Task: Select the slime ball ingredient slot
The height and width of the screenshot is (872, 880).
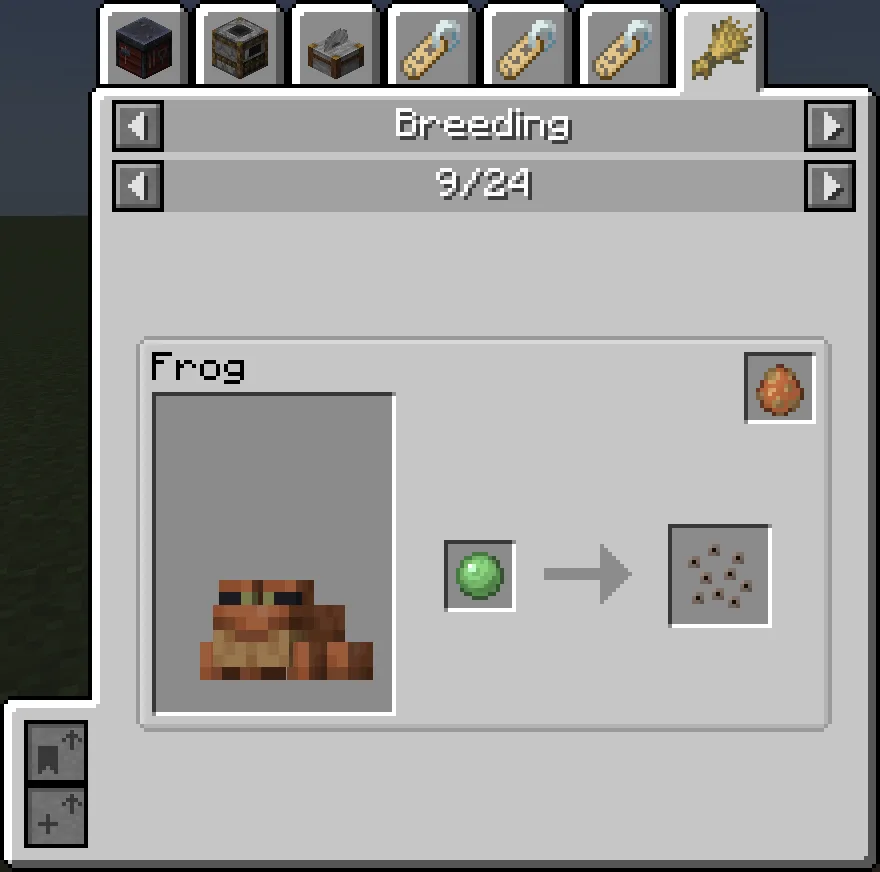Action: pos(480,576)
